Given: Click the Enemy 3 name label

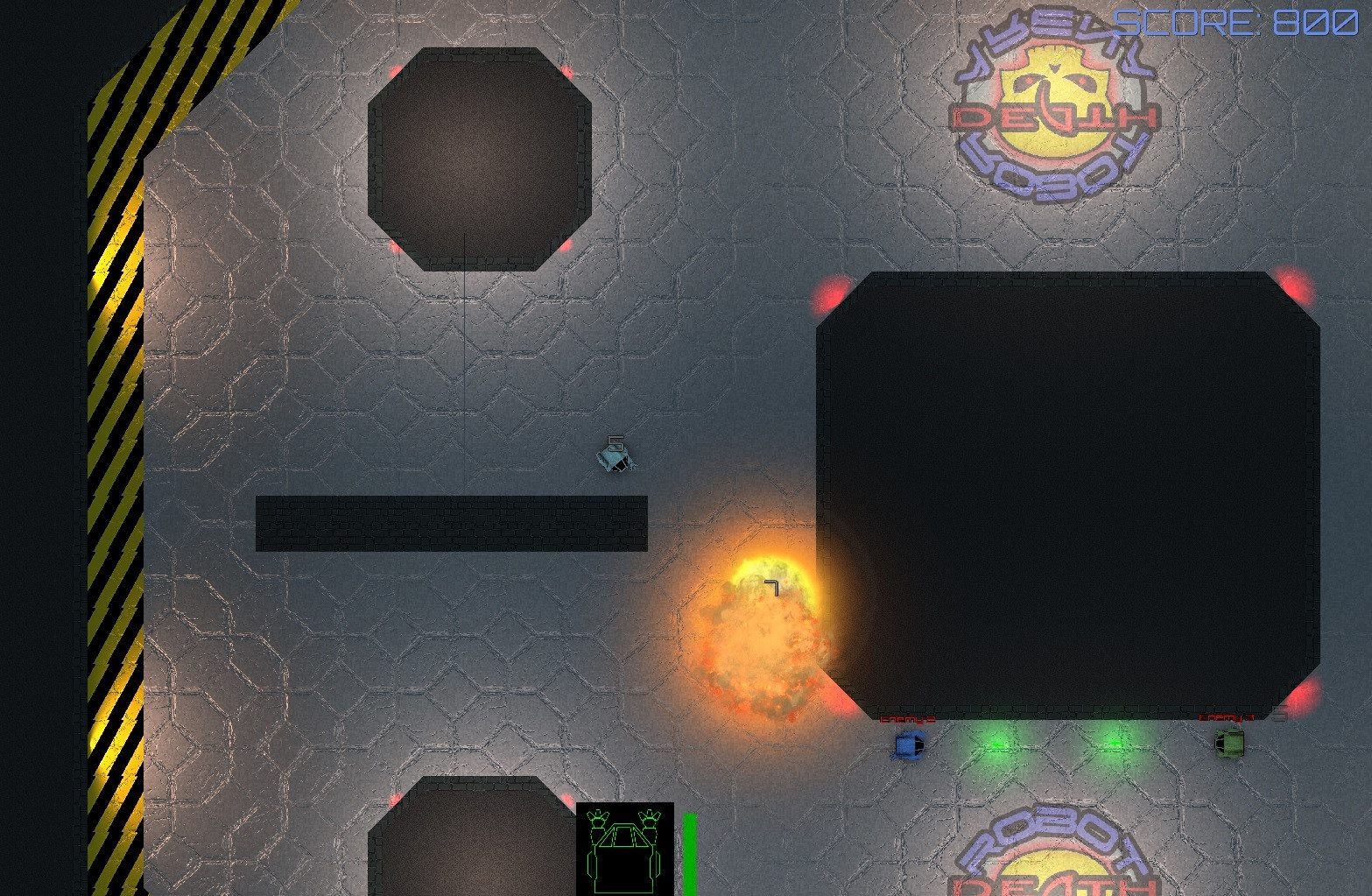Looking at the screenshot, I should pos(1226,716).
